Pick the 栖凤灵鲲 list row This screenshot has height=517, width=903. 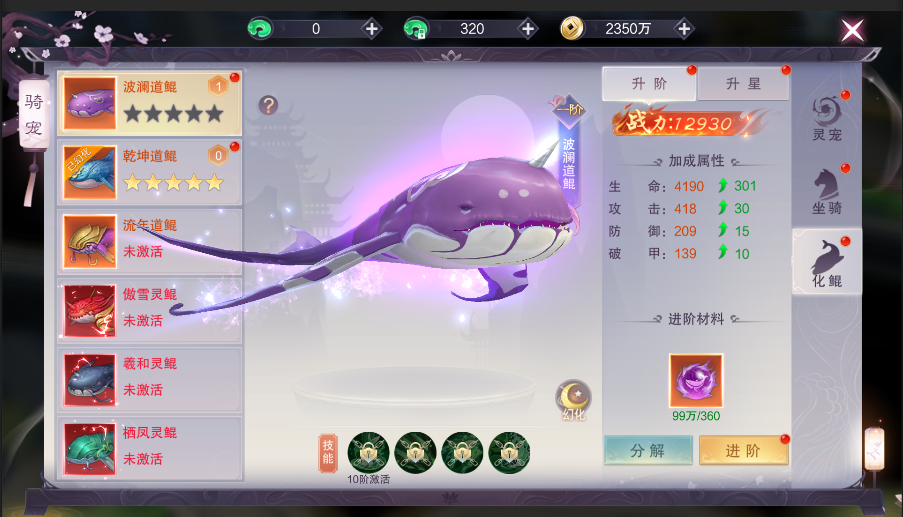(150, 446)
